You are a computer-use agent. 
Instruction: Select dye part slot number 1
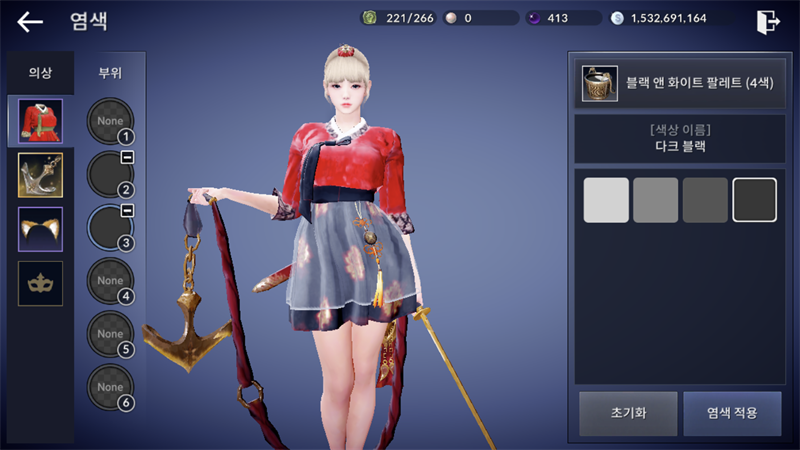(110, 121)
